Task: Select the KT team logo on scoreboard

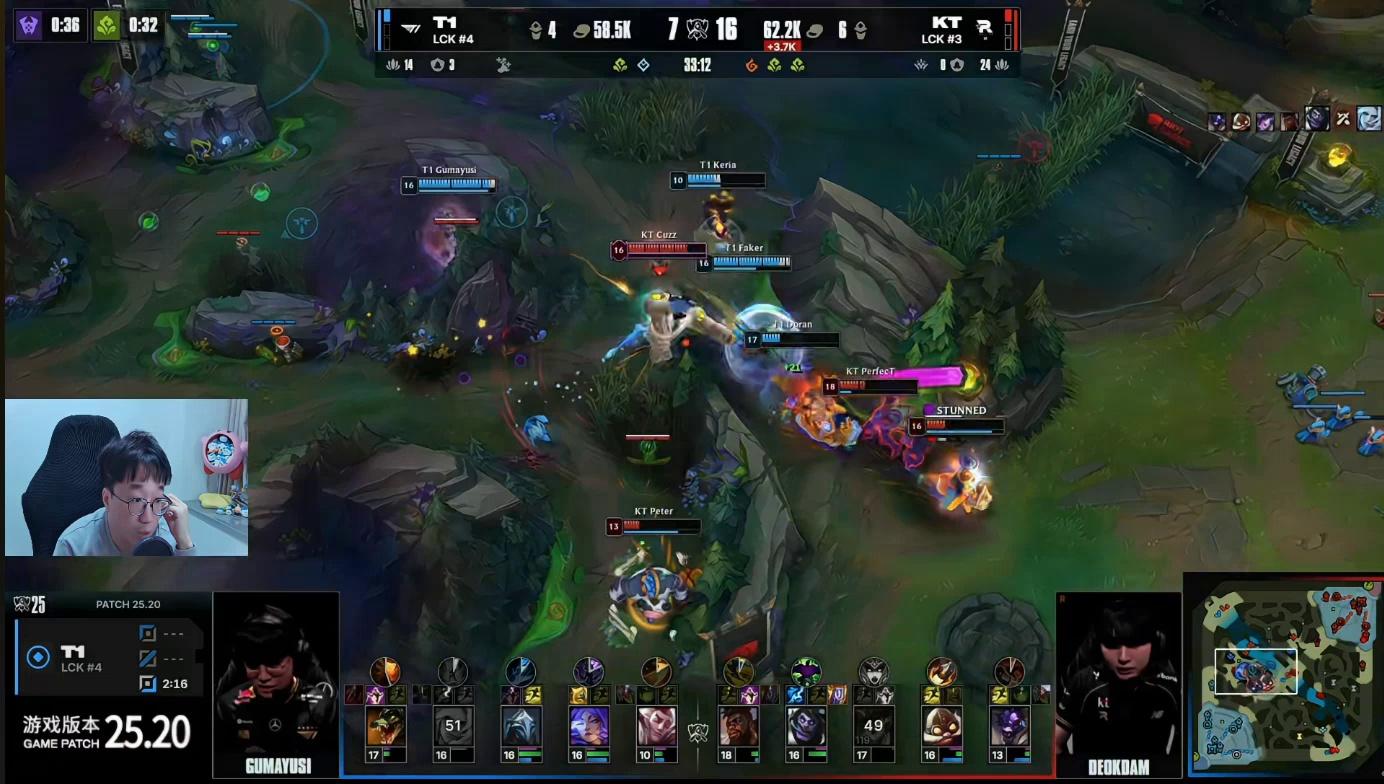Action: 984,29
